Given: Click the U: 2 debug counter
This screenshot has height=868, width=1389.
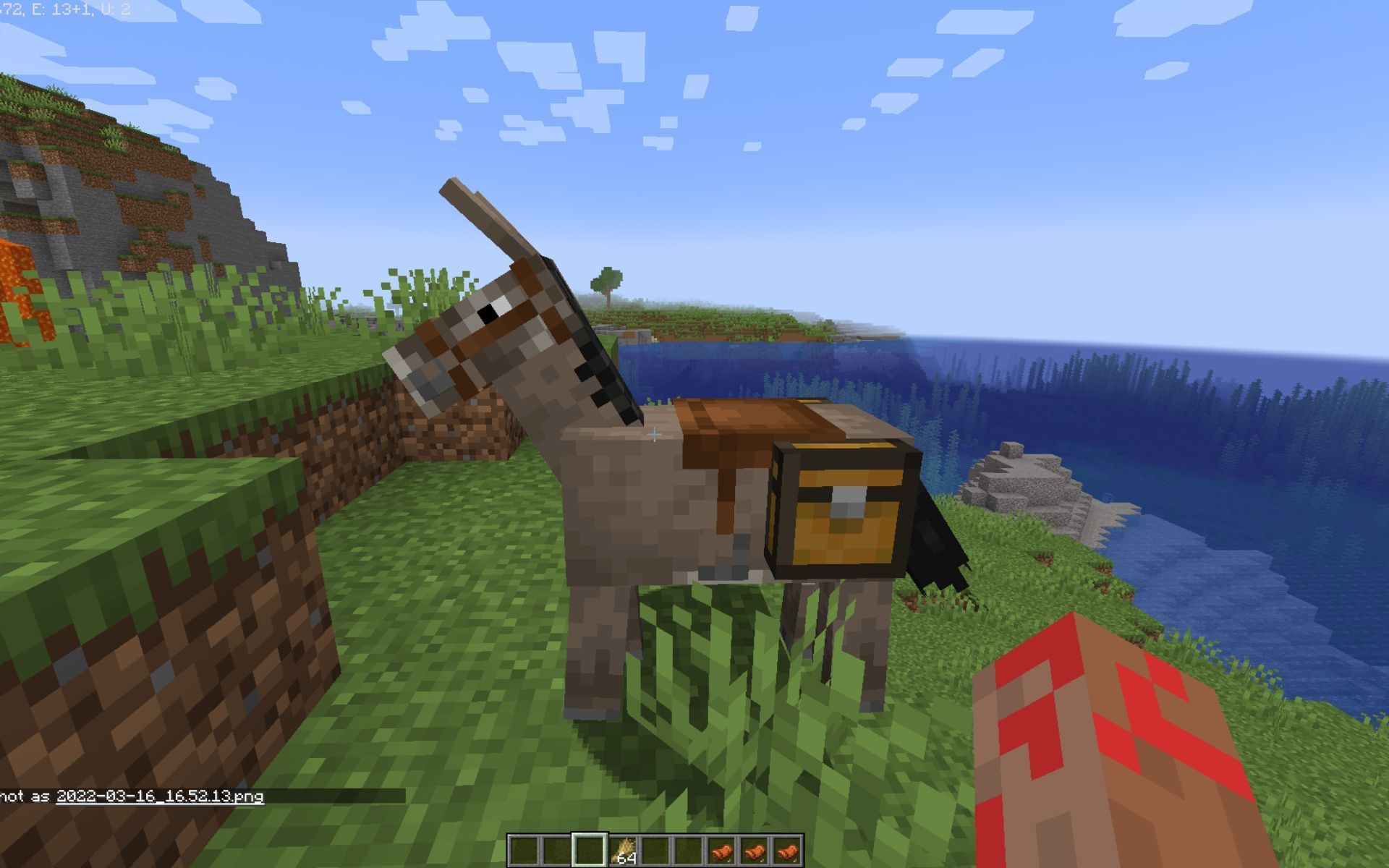Looking at the screenshot, I should click(x=118, y=9).
